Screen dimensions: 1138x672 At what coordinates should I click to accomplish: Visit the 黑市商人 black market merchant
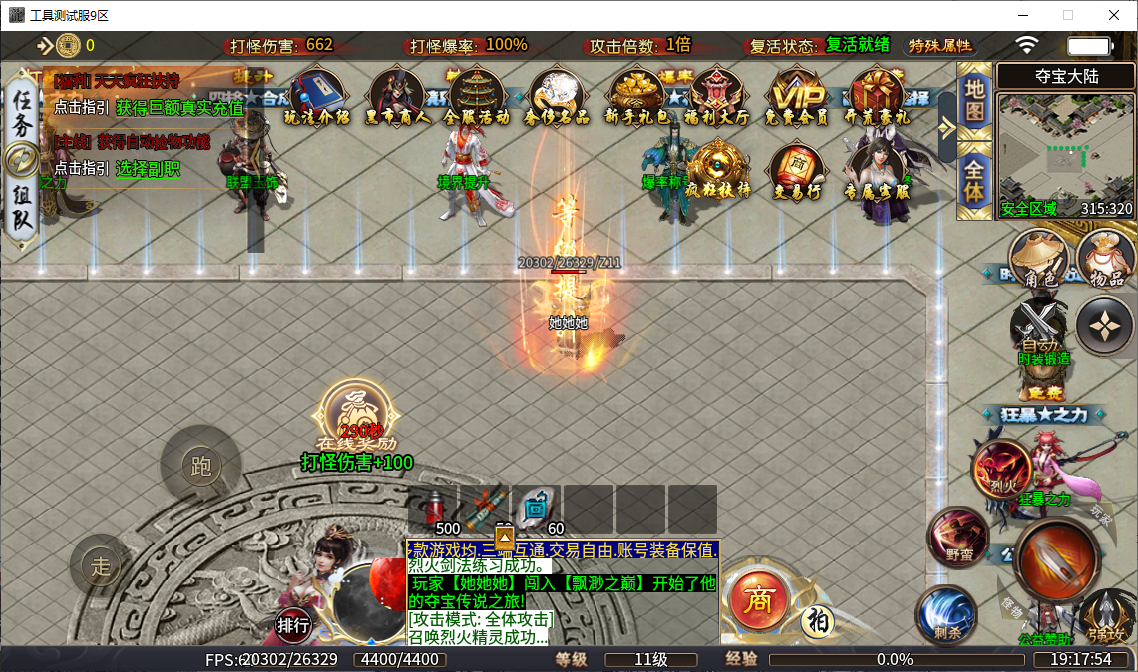(397, 96)
